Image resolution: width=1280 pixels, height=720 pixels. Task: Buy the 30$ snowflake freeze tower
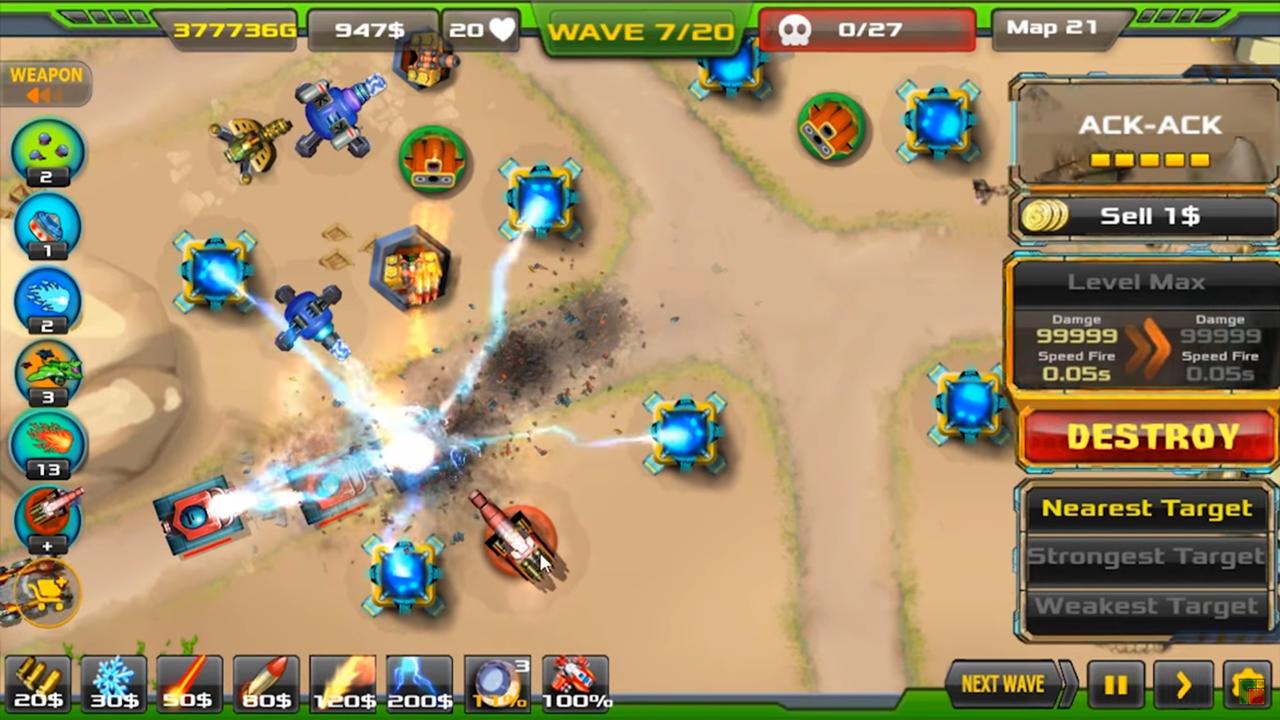[x=112, y=683]
